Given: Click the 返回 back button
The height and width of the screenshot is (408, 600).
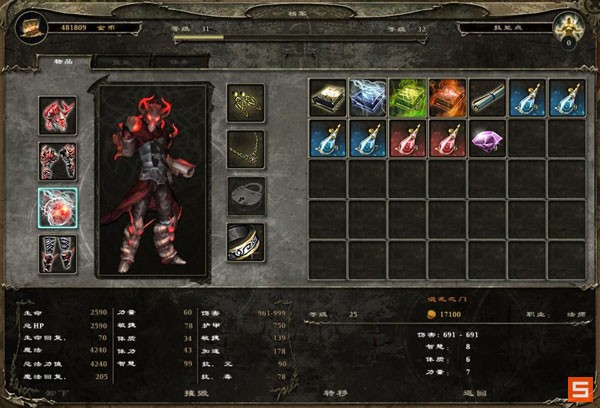Looking at the screenshot, I should 462,394.
